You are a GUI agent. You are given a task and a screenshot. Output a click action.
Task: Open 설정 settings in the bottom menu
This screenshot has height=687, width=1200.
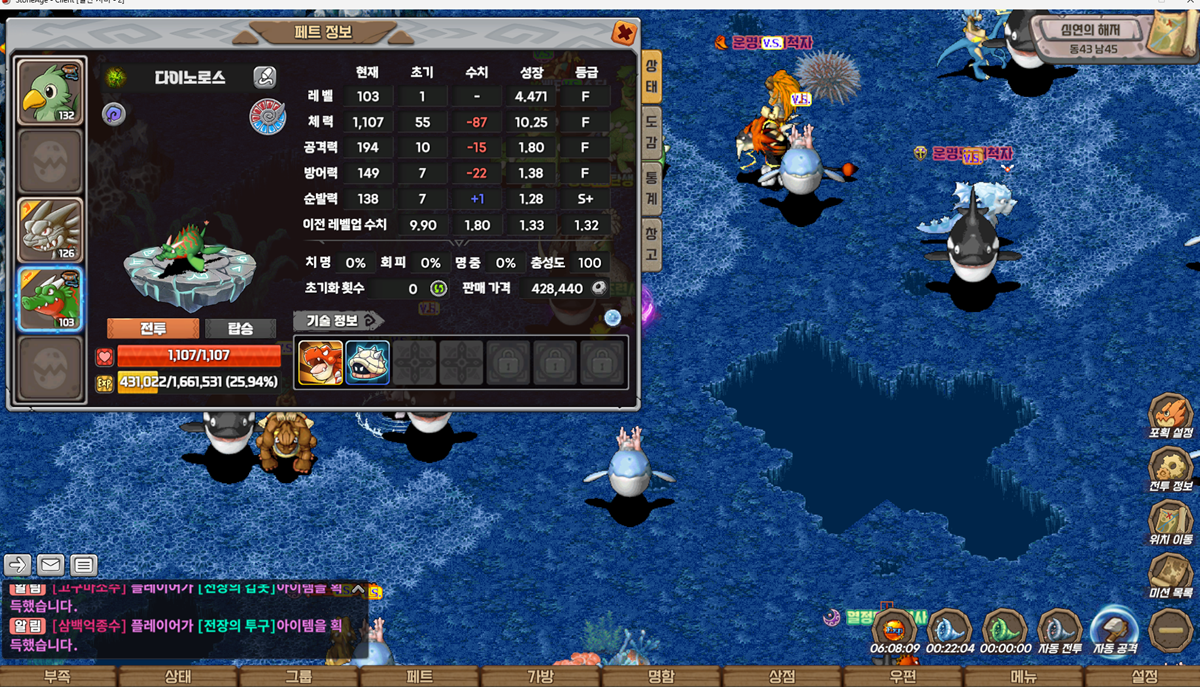pos(1144,677)
